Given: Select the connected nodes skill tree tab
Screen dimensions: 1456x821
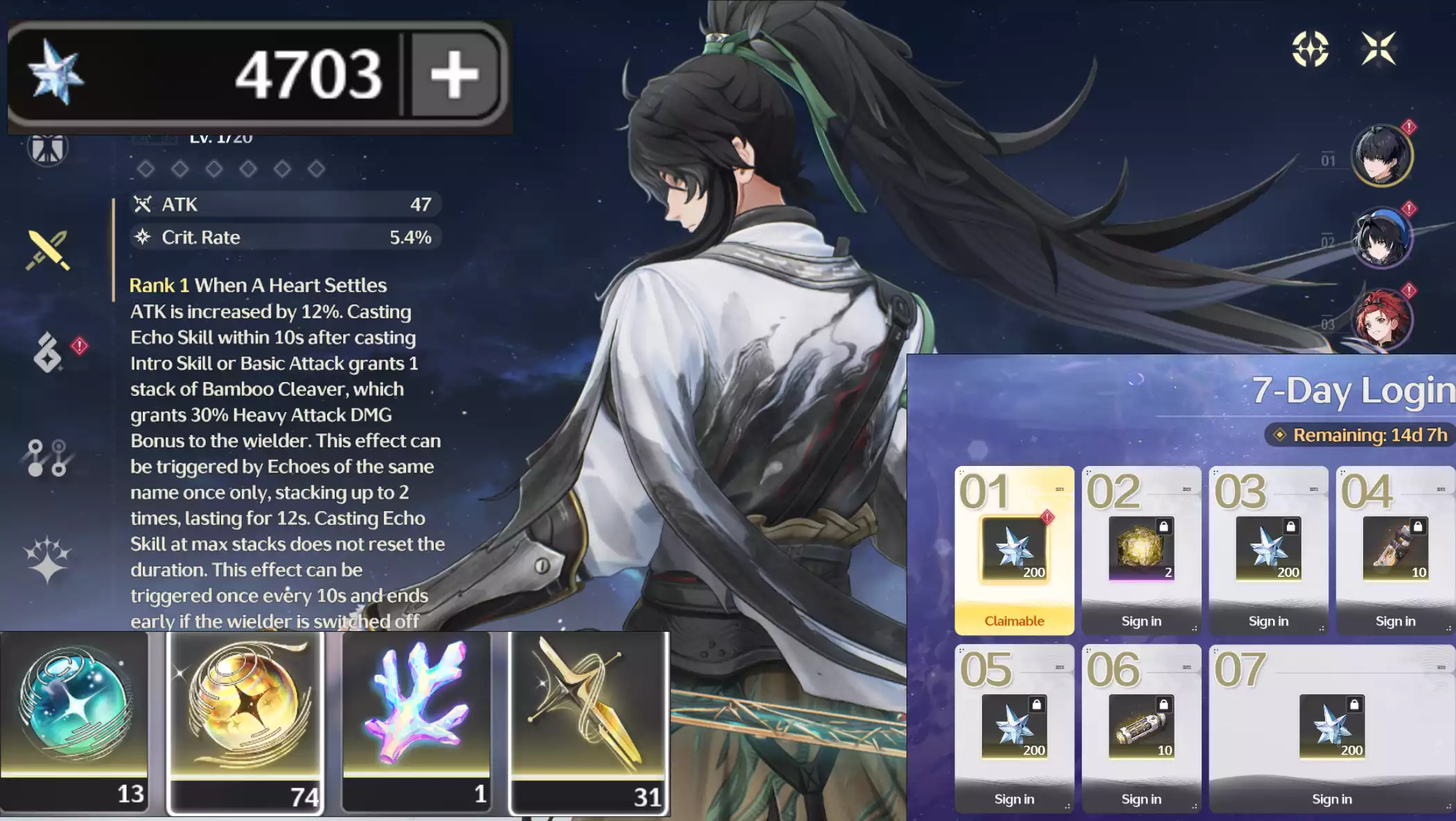Looking at the screenshot, I should tap(47, 458).
